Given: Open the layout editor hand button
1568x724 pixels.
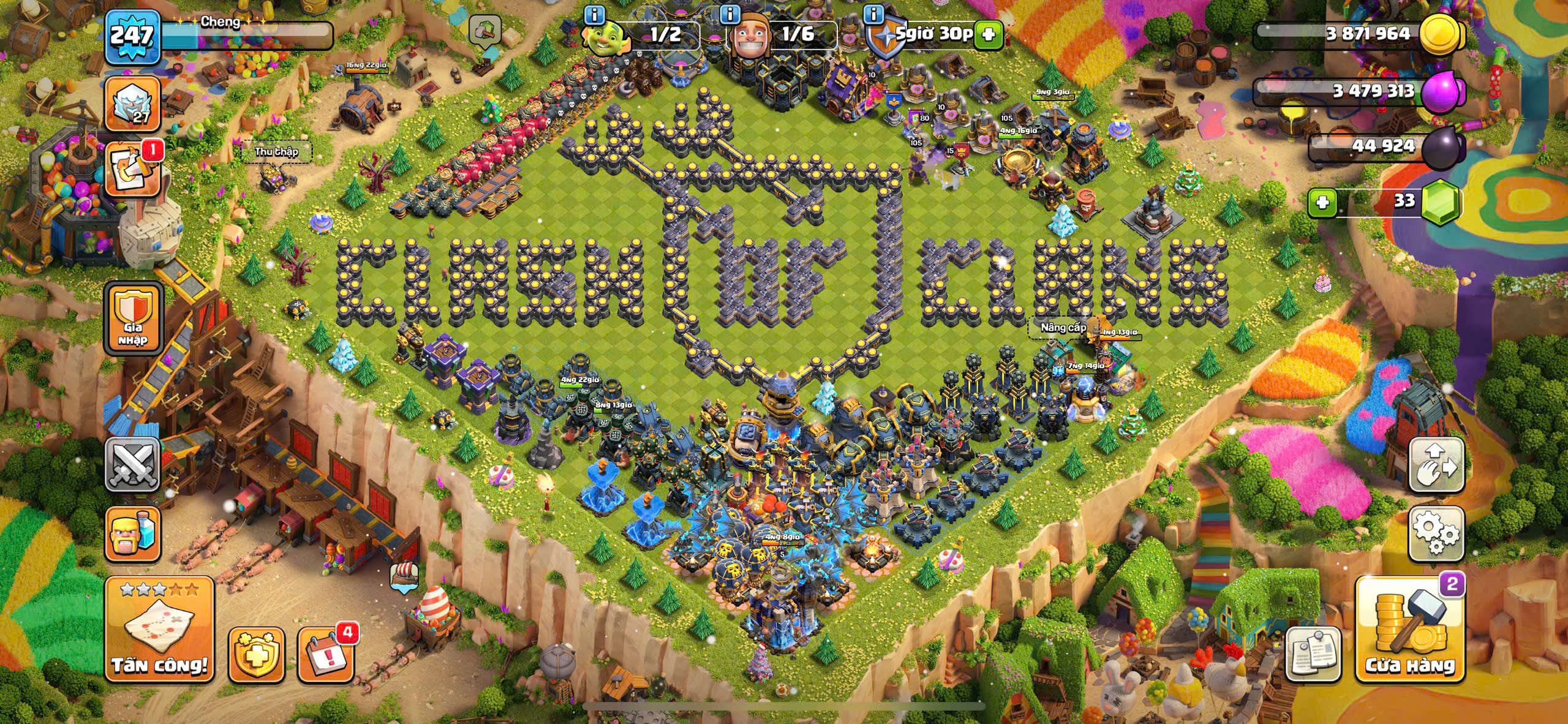Looking at the screenshot, I should click(x=1436, y=464).
